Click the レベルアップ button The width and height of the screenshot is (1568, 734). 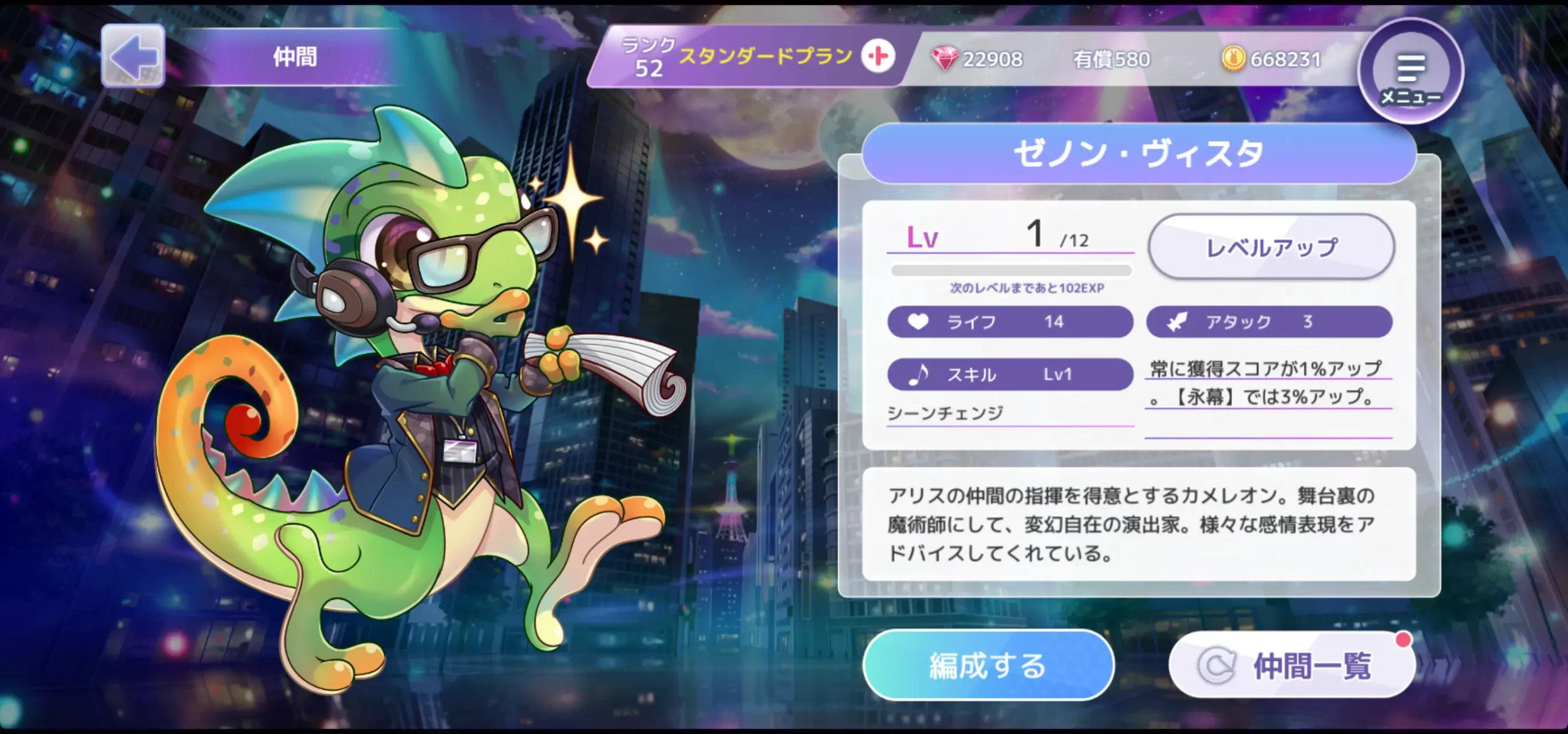click(x=1271, y=247)
